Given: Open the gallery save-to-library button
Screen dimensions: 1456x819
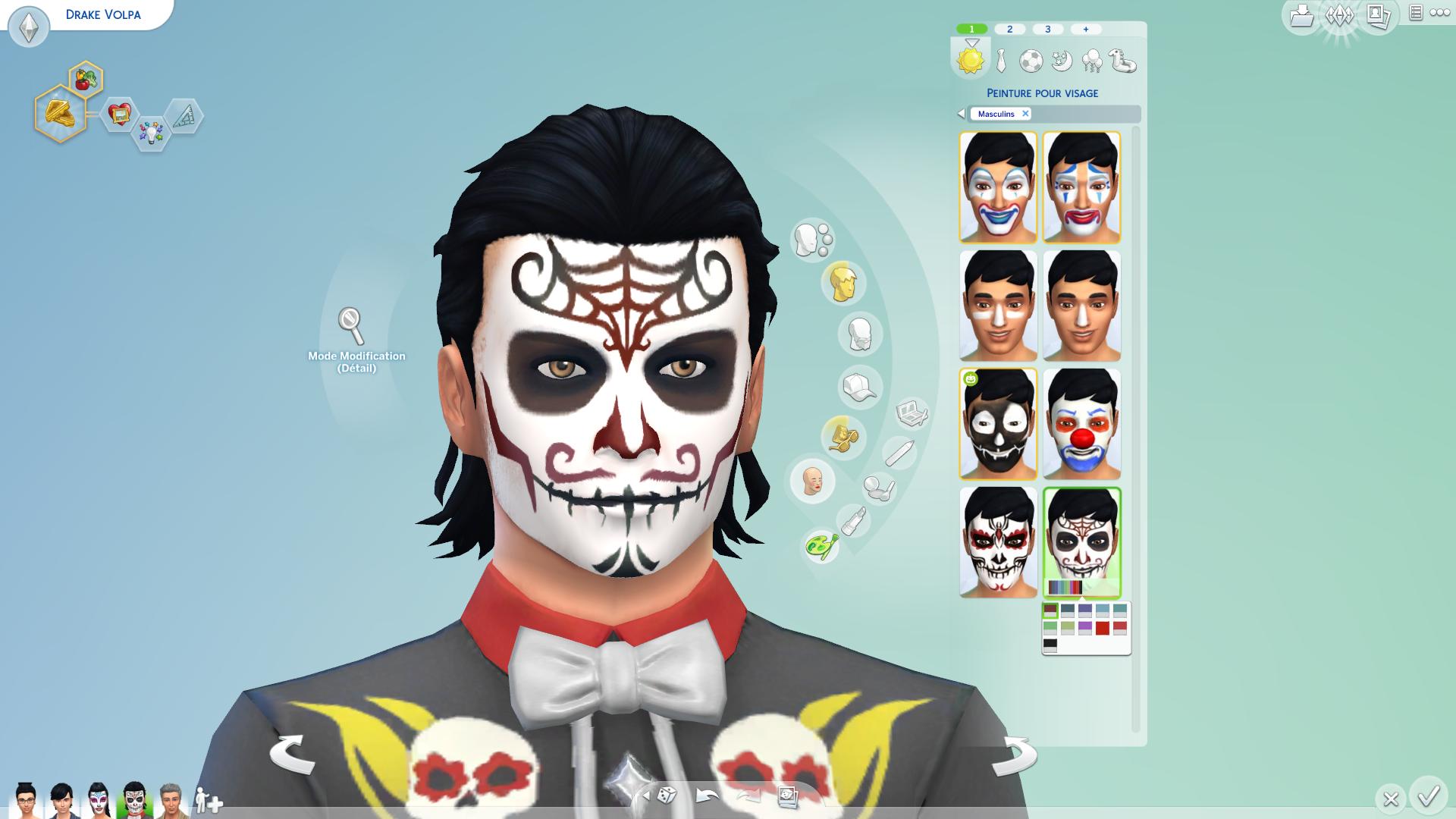Looking at the screenshot, I should click(x=1301, y=16).
